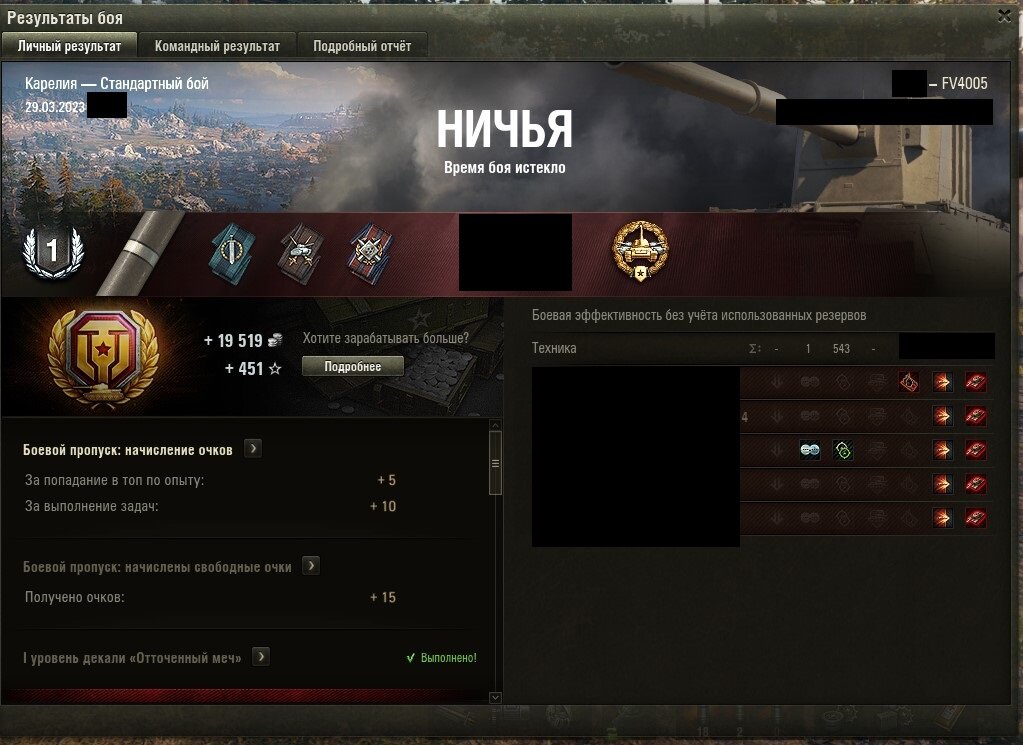This screenshot has height=745, width=1023.
Task: Expand the Боевой пропуск: начисление очков section
Action: tap(253, 449)
